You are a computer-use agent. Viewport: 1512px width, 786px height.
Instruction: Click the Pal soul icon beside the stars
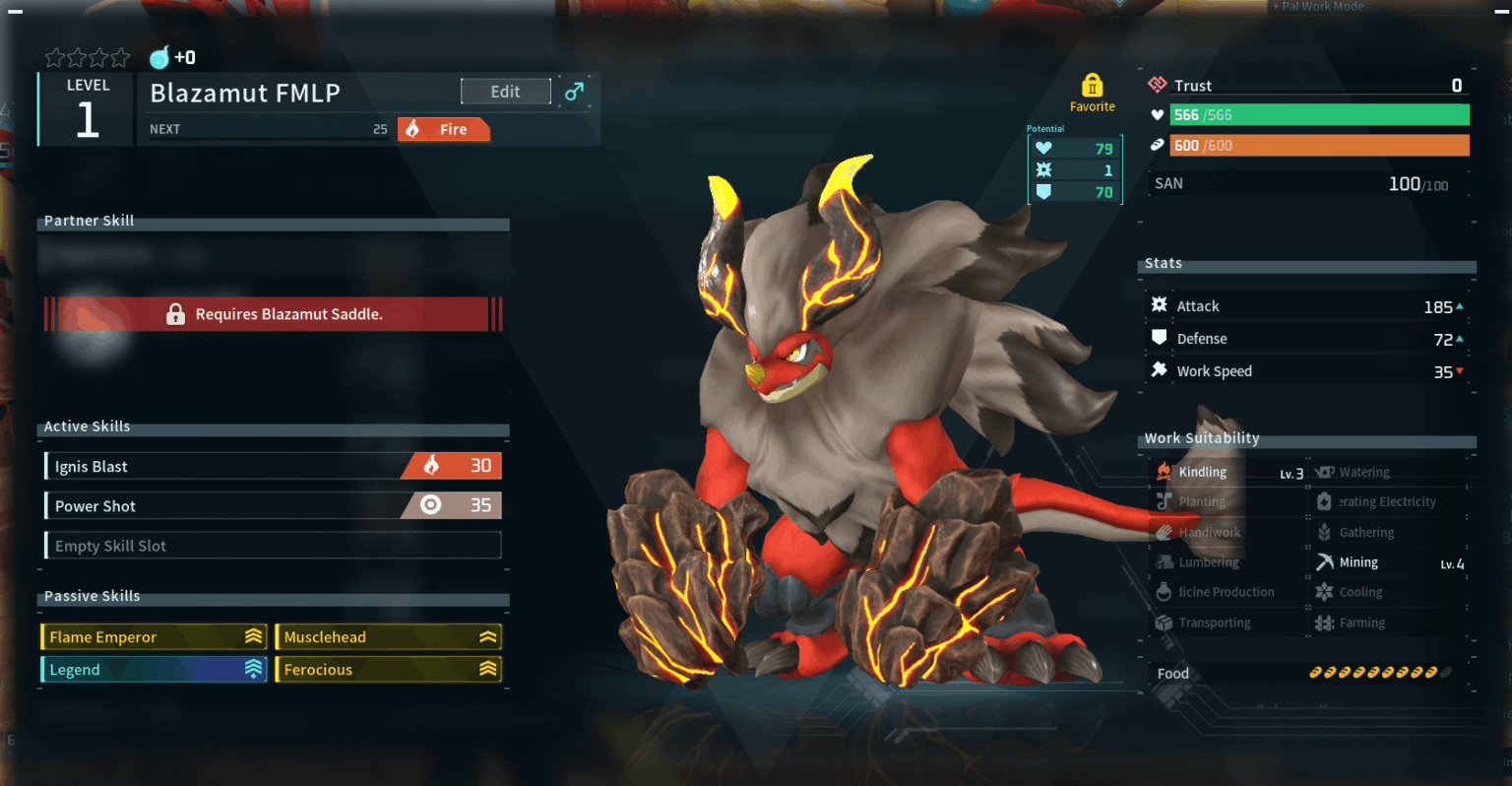pos(161,57)
